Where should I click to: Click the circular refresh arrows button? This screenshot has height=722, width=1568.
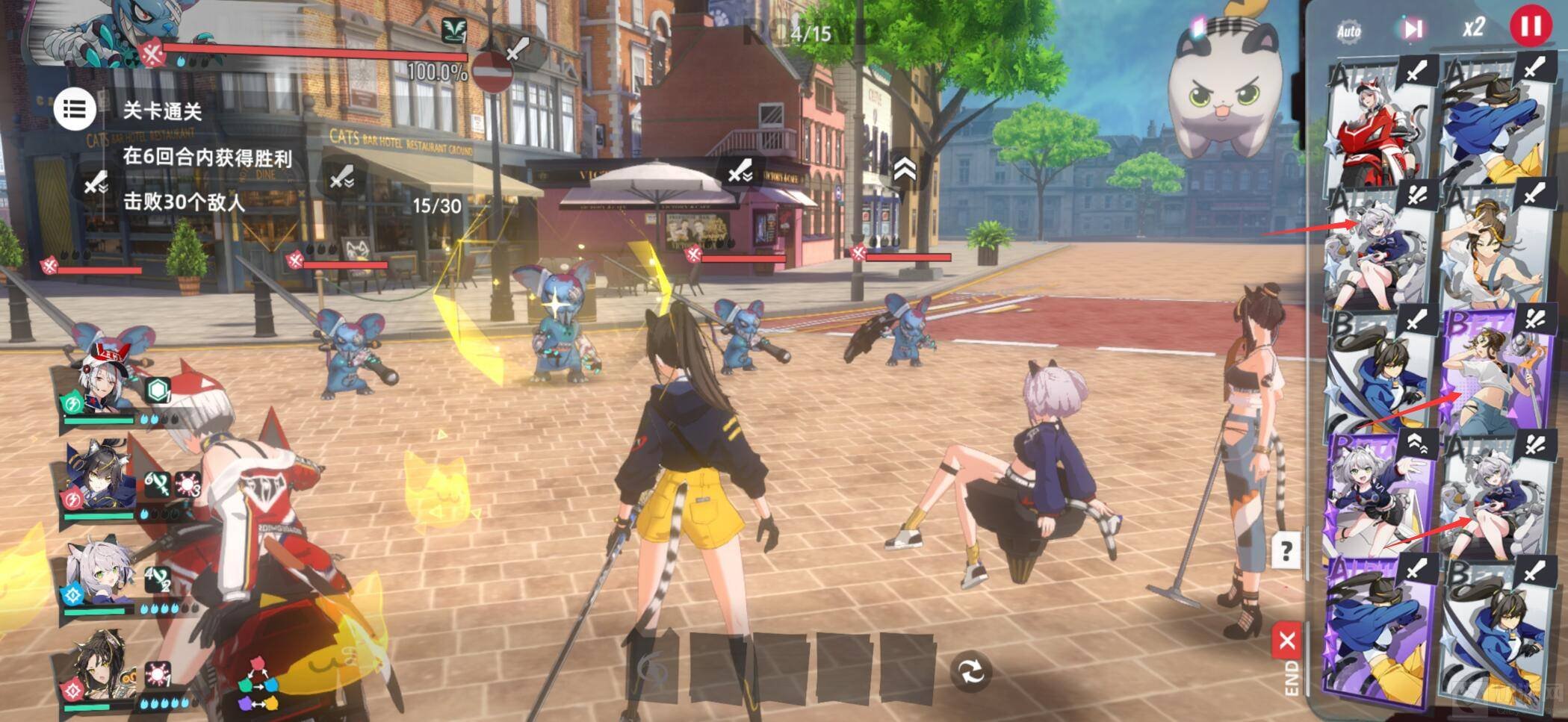tap(970, 672)
